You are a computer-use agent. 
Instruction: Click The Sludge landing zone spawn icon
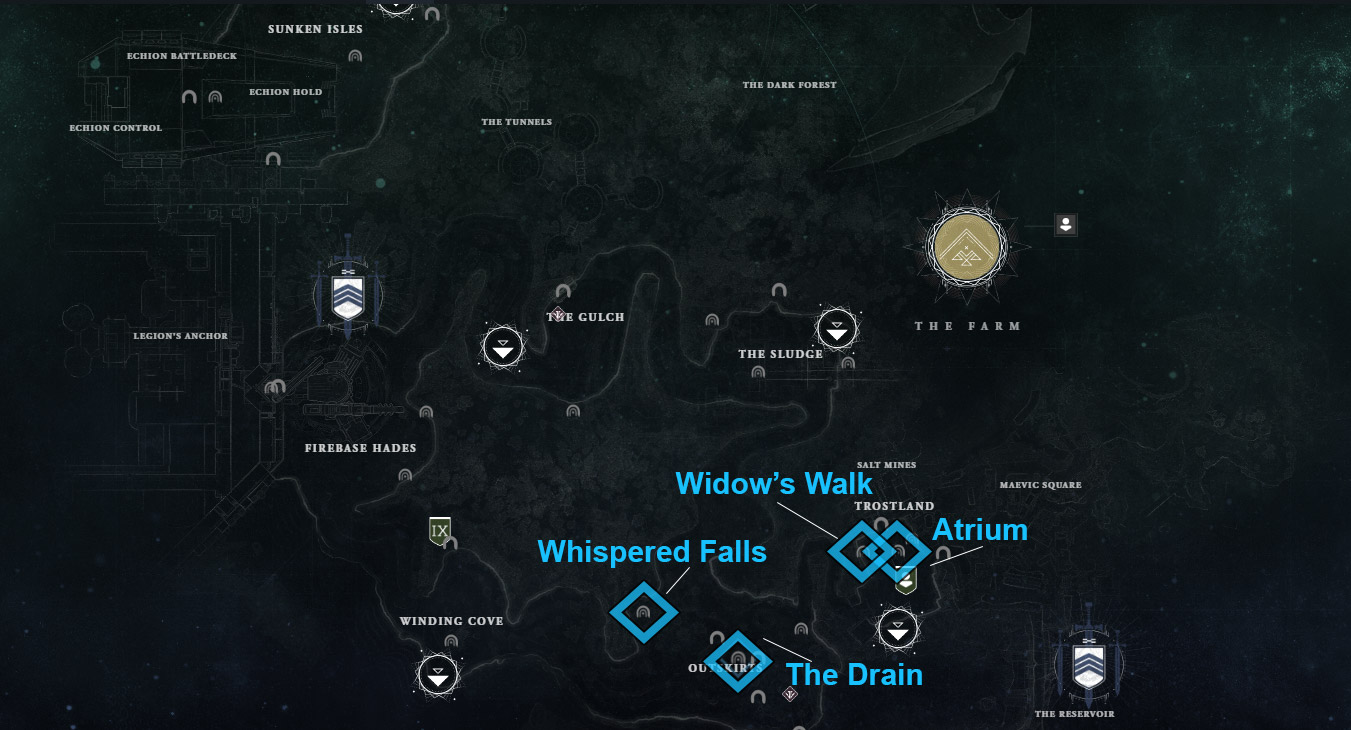point(837,330)
